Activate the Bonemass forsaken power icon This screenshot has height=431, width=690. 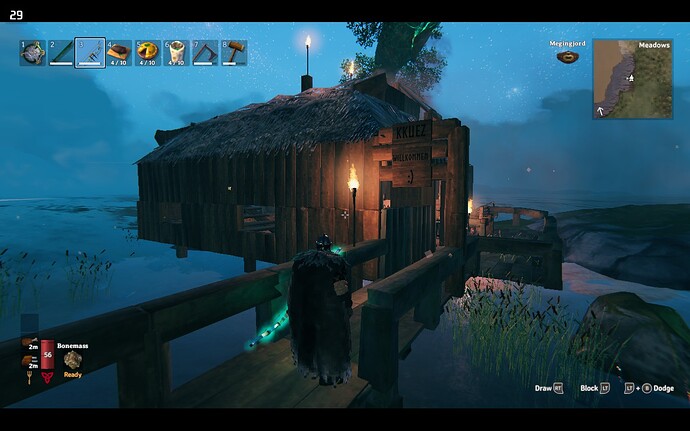click(x=73, y=359)
